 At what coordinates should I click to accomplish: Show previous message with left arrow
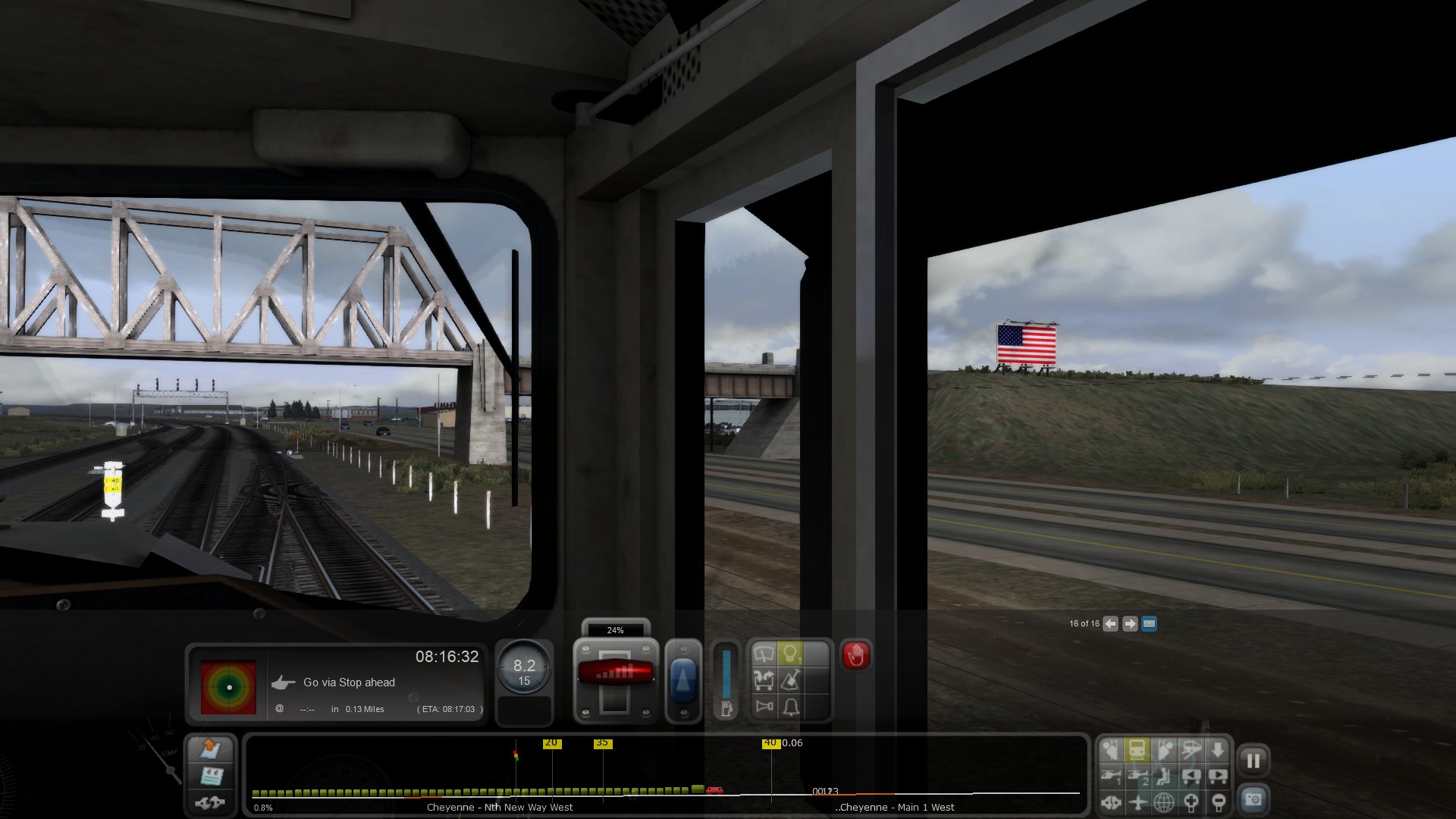tap(1110, 624)
